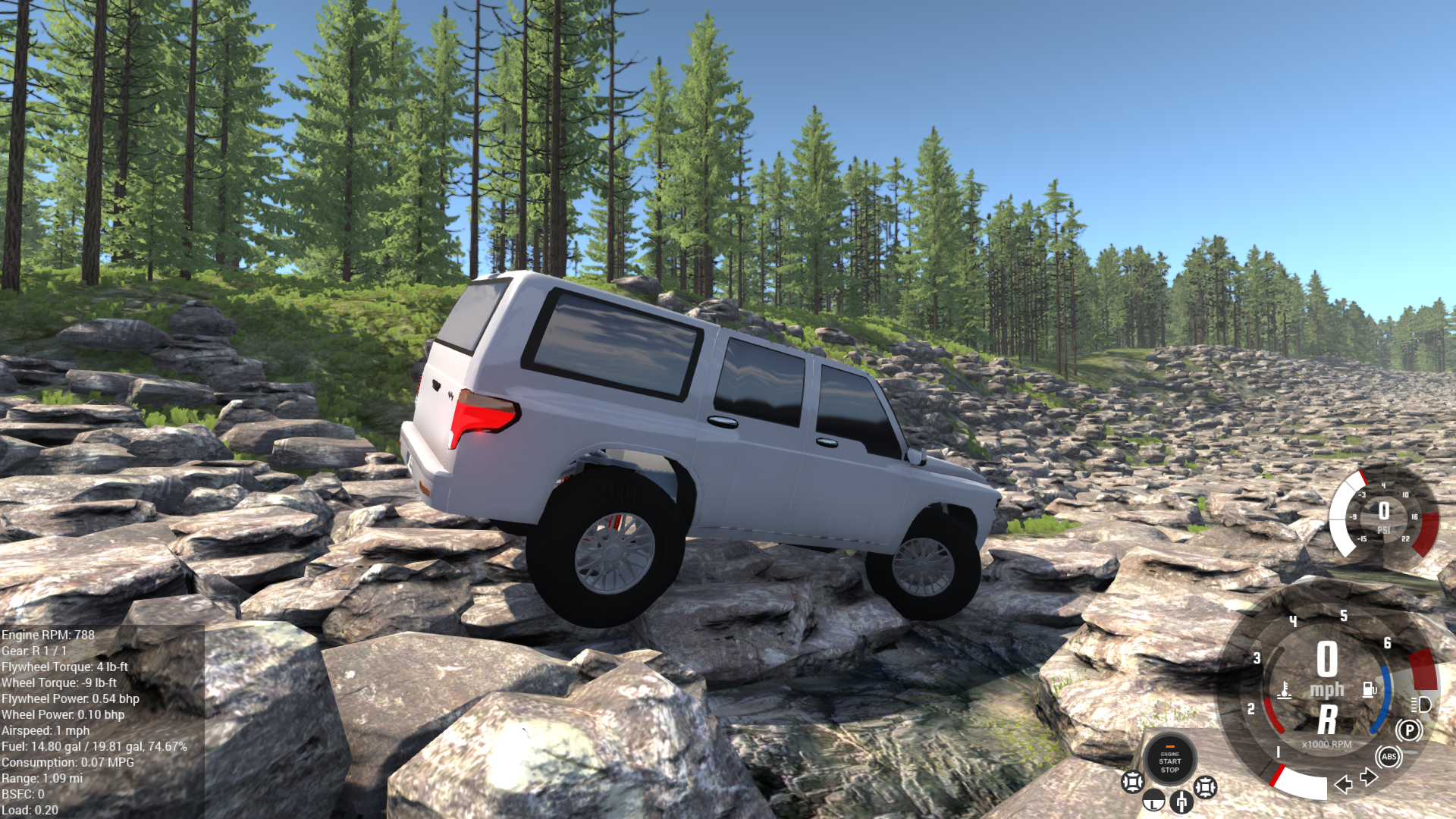Select the fuel pump icon on the gauge
This screenshot has width=1456, height=819.
pyautogui.click(x=1370, y=689)
